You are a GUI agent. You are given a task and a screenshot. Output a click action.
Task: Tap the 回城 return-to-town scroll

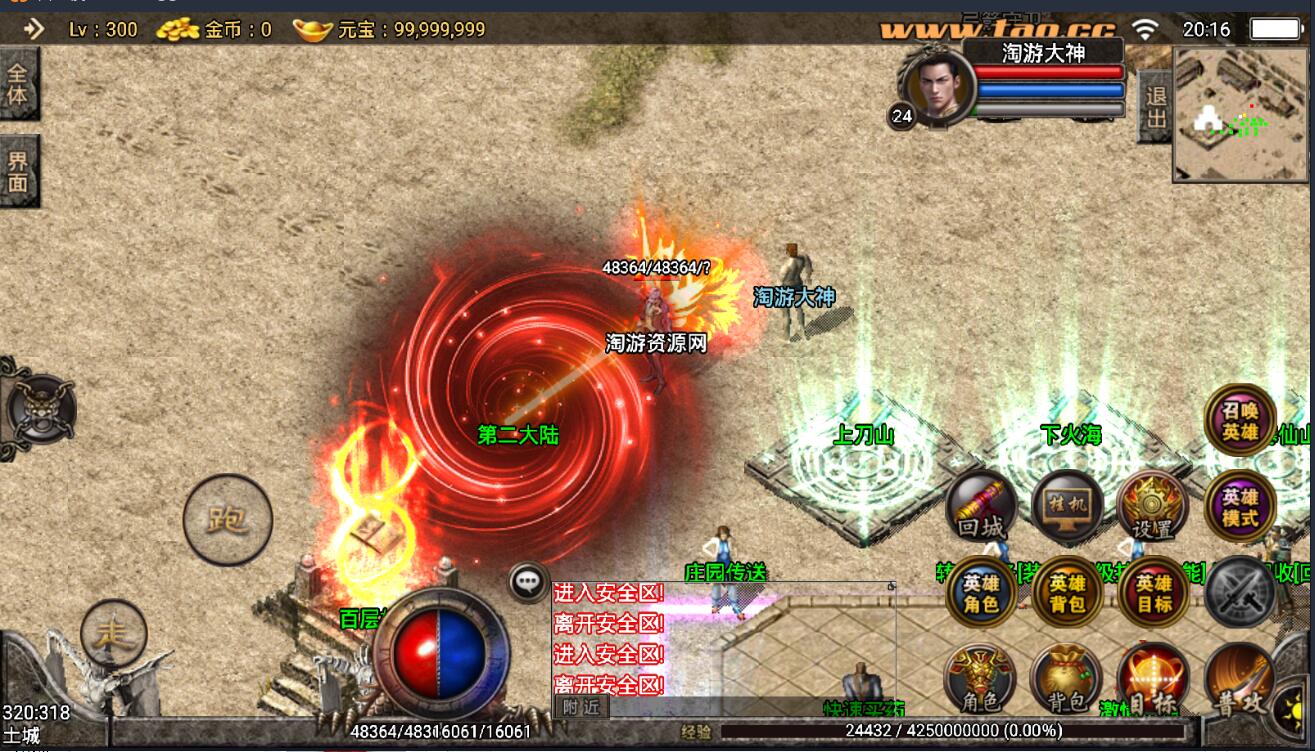[980, 506]
